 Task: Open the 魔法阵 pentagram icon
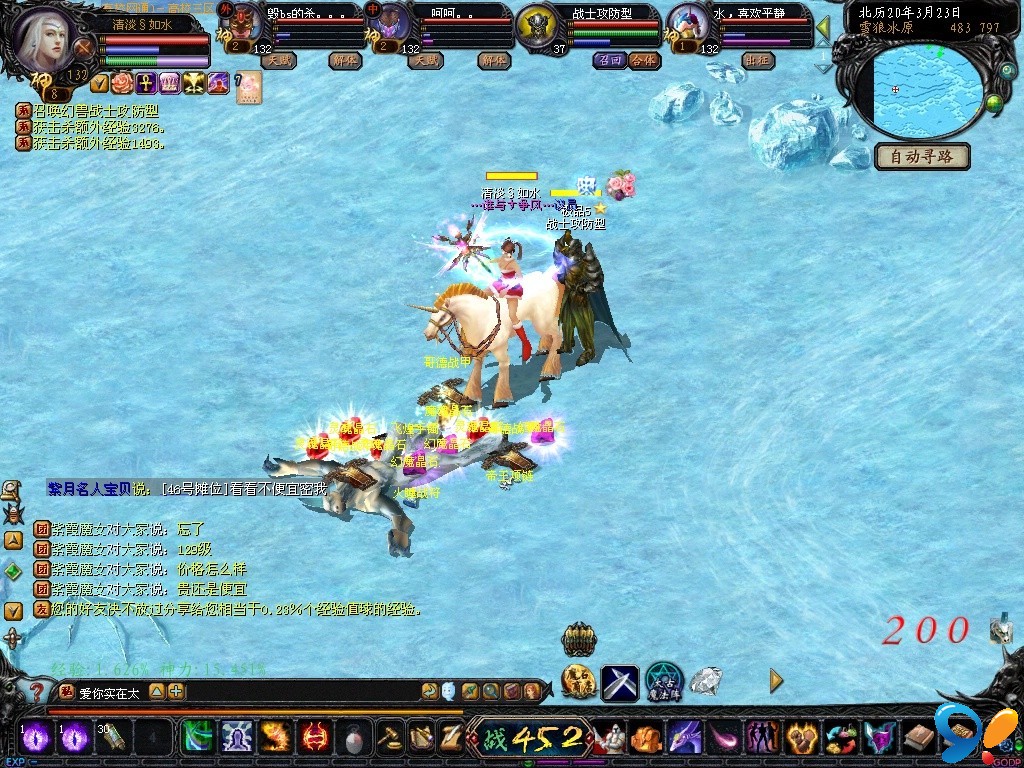[663, 682]
